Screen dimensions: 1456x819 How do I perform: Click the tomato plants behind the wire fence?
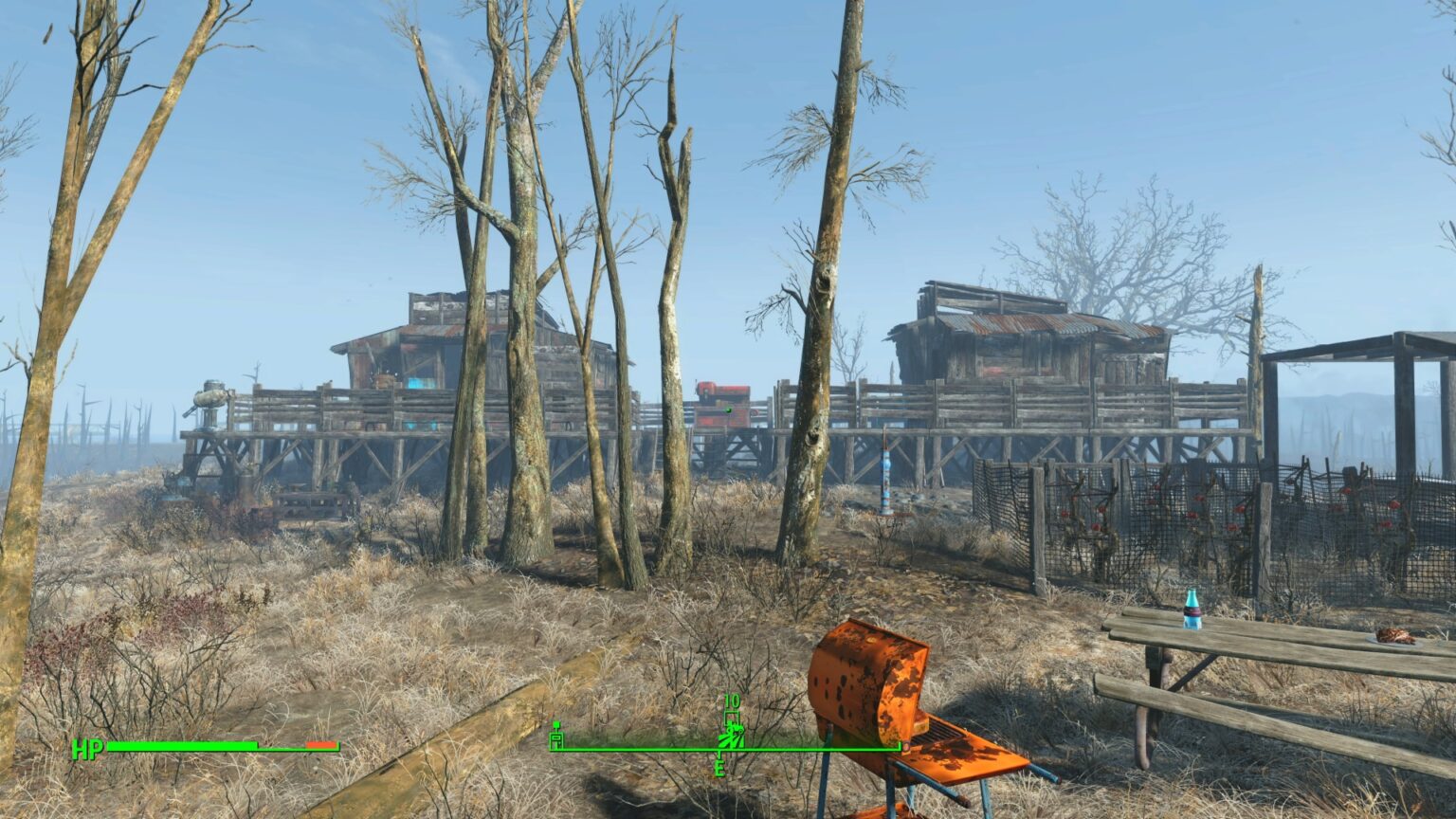[x=1137, y=512]
